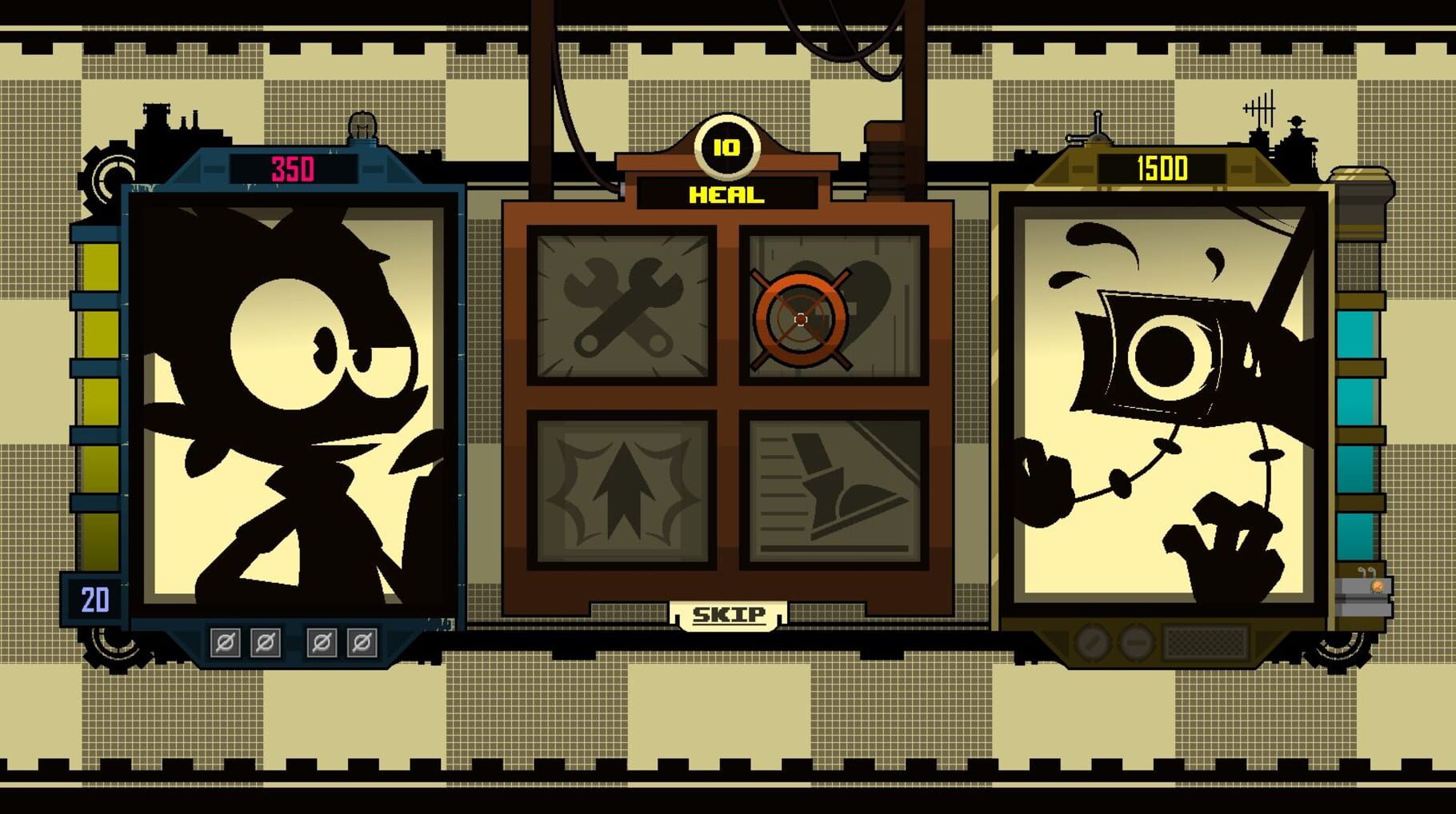The image size is (1456, 814).
Task: Click the pink 350 health counter
Action: [x=293, y=166]
